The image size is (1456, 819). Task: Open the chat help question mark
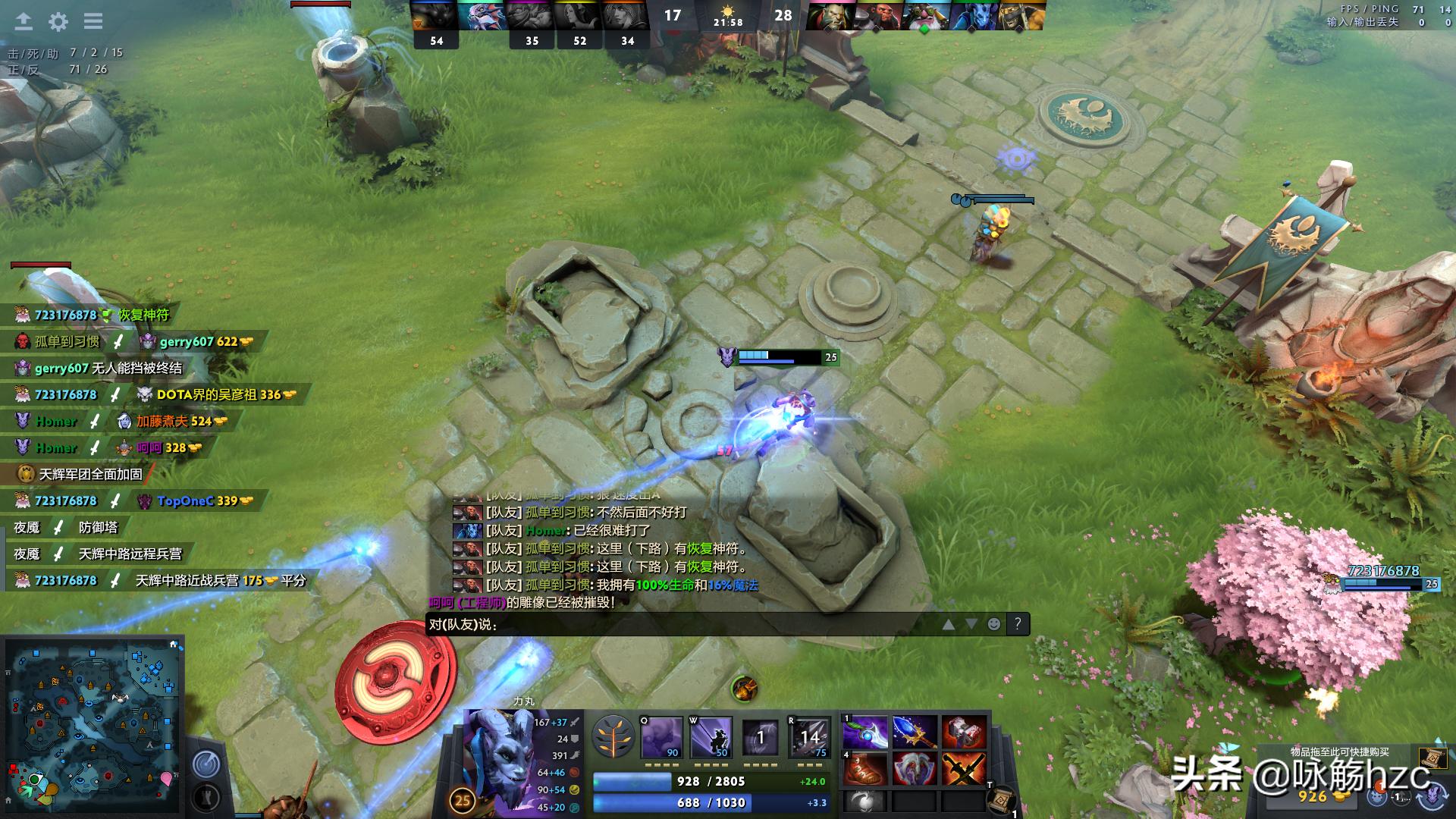[x=1018, y=624]
